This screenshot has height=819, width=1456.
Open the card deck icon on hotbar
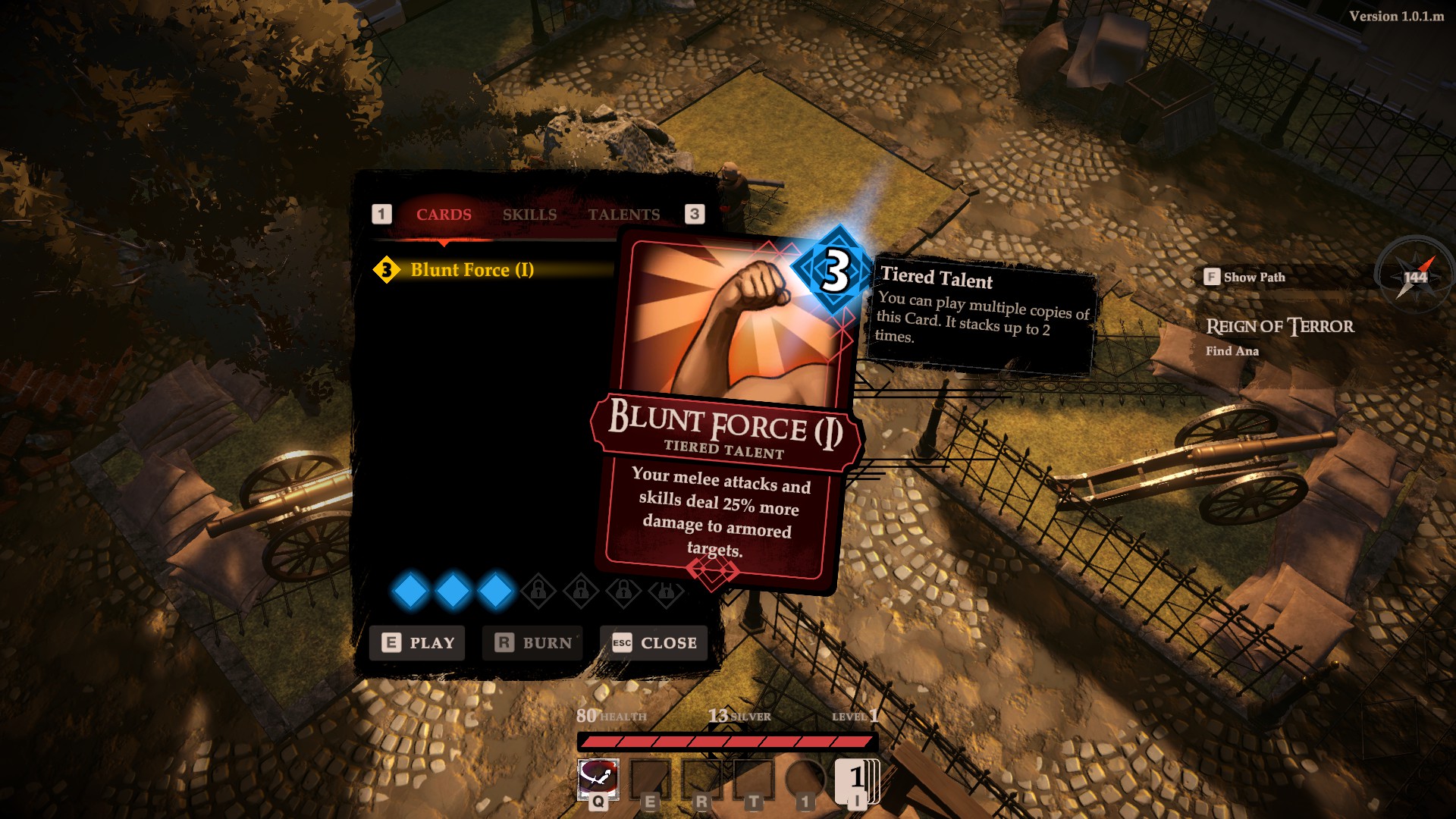coord(857,780)
